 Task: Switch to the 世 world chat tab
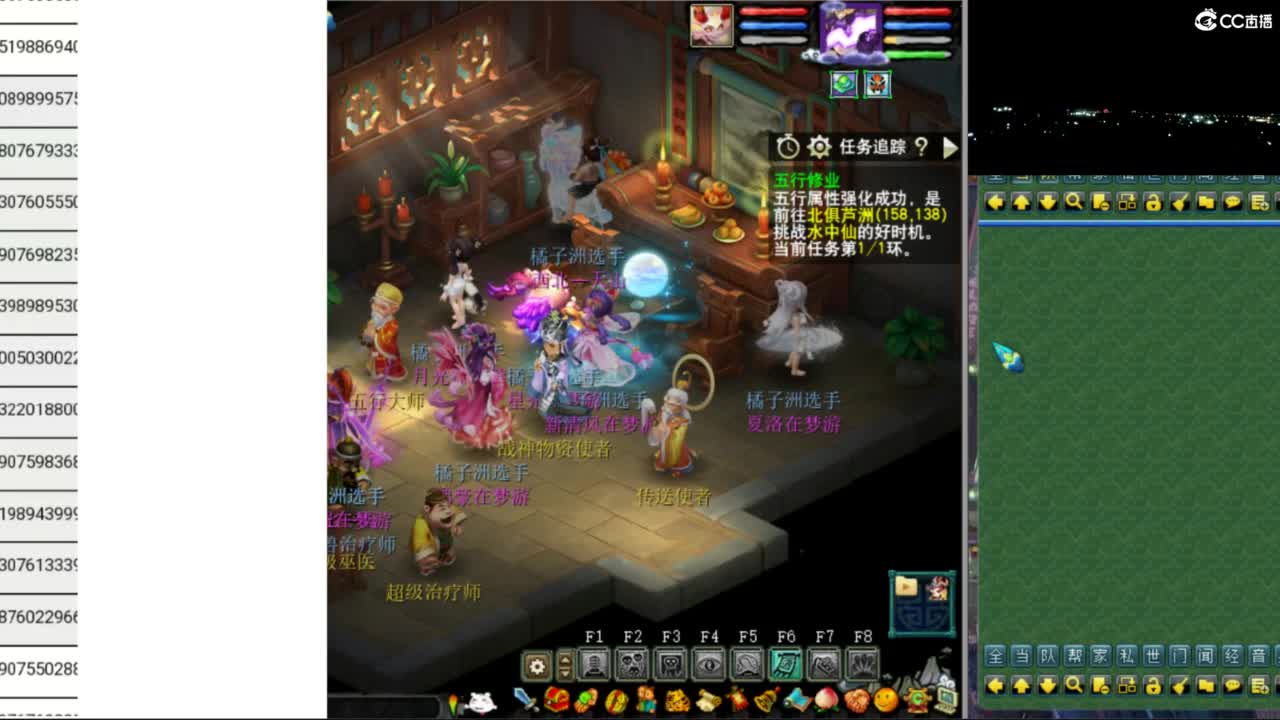1152,658
